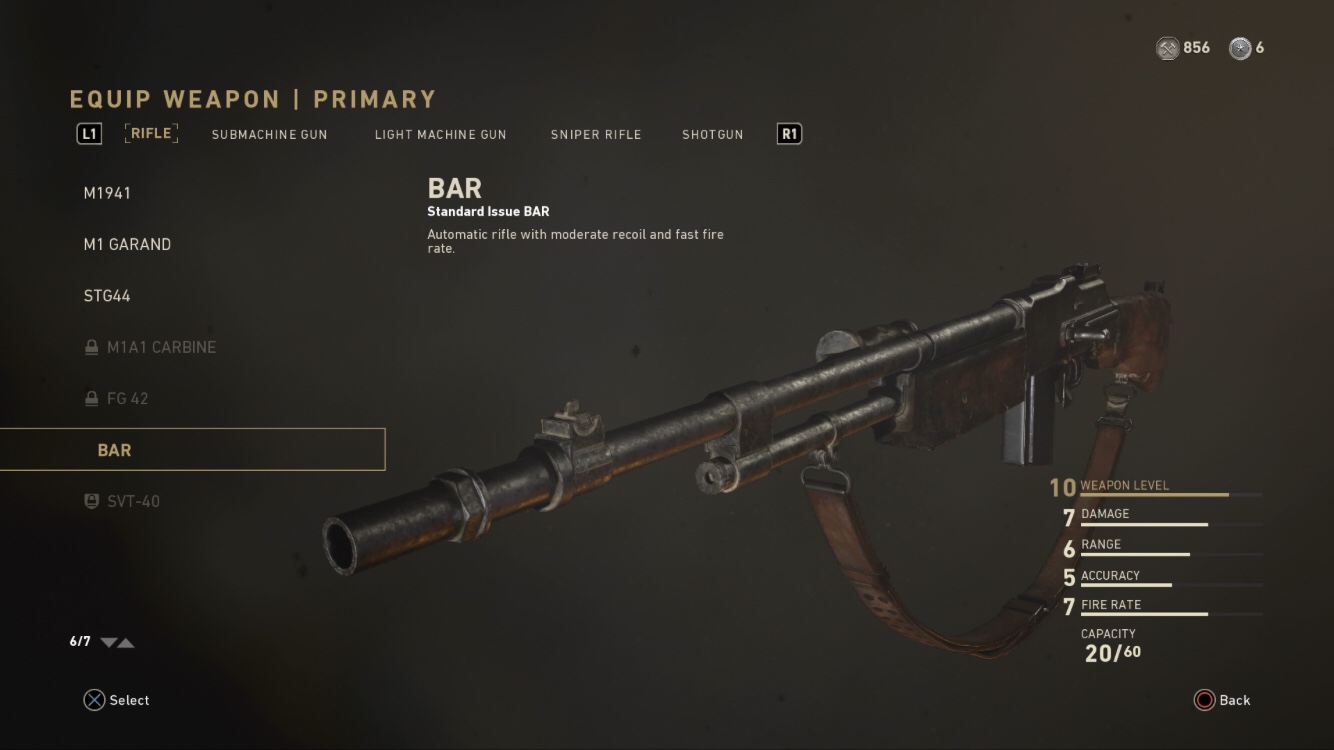
Task: Open the Submachine Gun tab
Action: pos(269,134)
